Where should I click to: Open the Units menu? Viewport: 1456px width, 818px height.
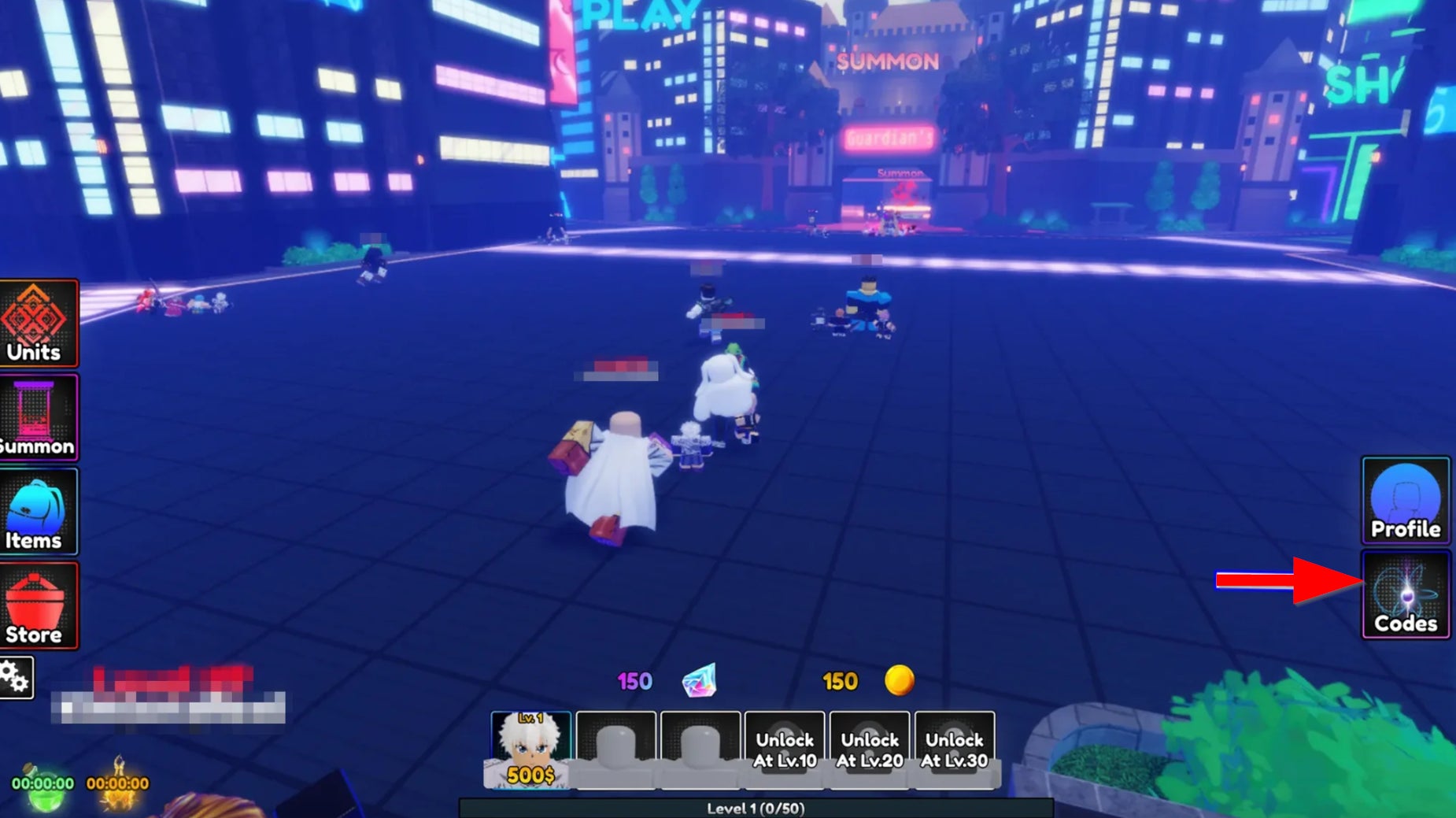[x=38, y=324]
